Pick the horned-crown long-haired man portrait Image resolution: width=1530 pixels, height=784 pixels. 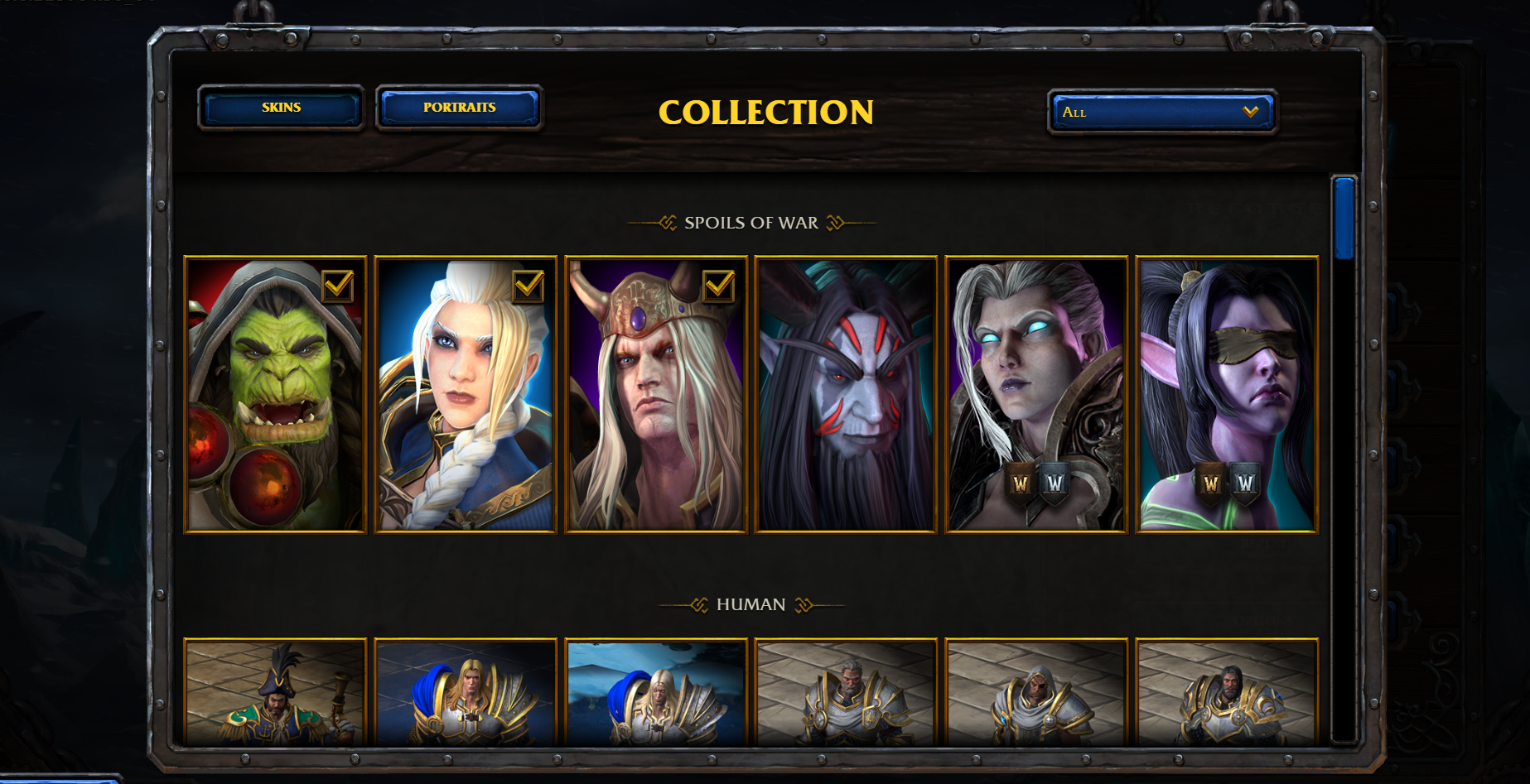tap(656, 395)
